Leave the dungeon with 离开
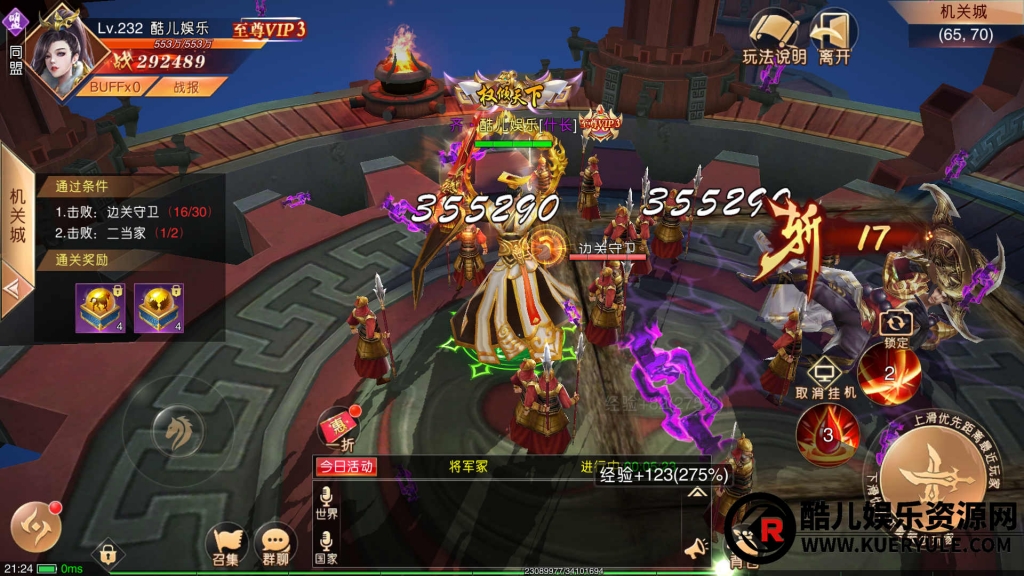The image size is (1024, 576). coord(834,37)
